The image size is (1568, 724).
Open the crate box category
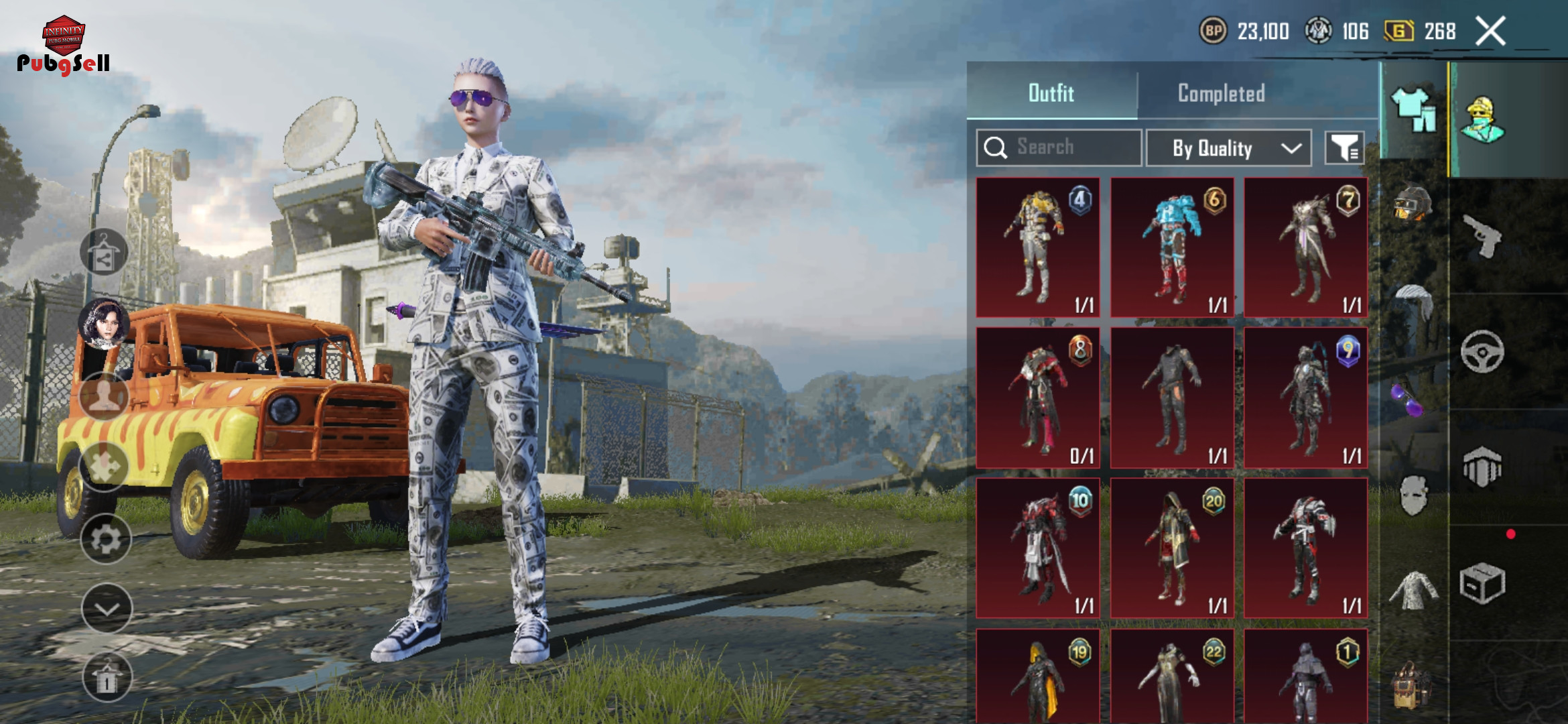coord(1482,583)
